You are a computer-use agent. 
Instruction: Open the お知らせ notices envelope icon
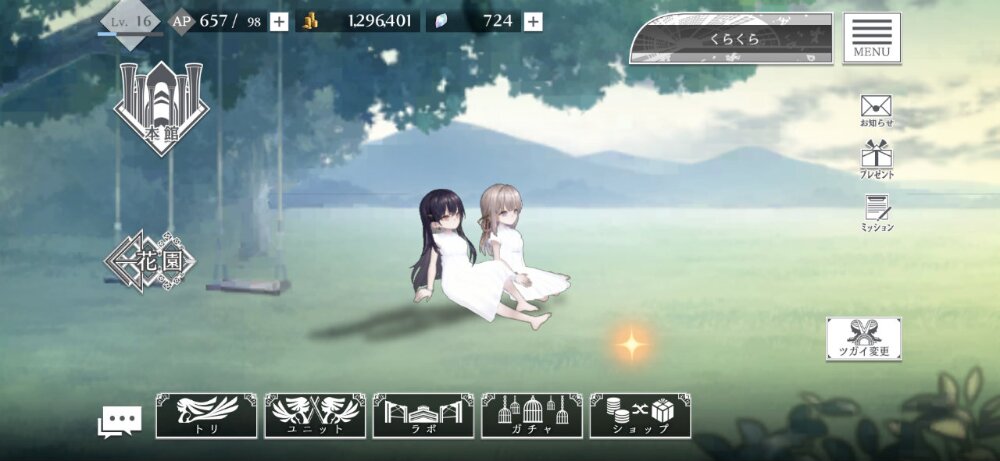[x=876, y=109]
